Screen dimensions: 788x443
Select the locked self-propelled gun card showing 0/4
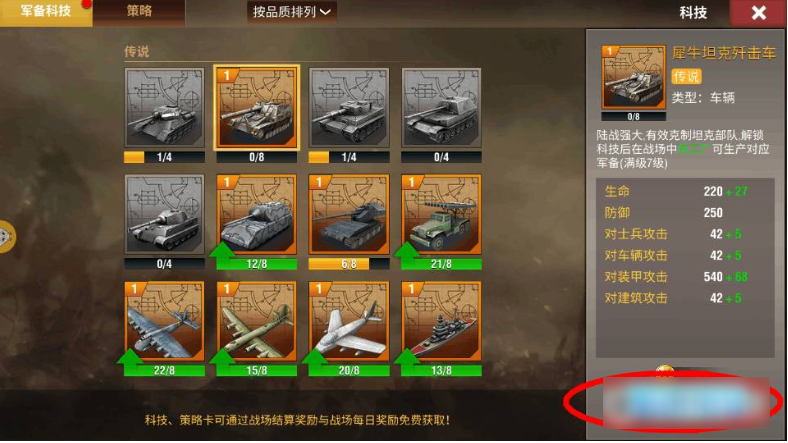440,107
